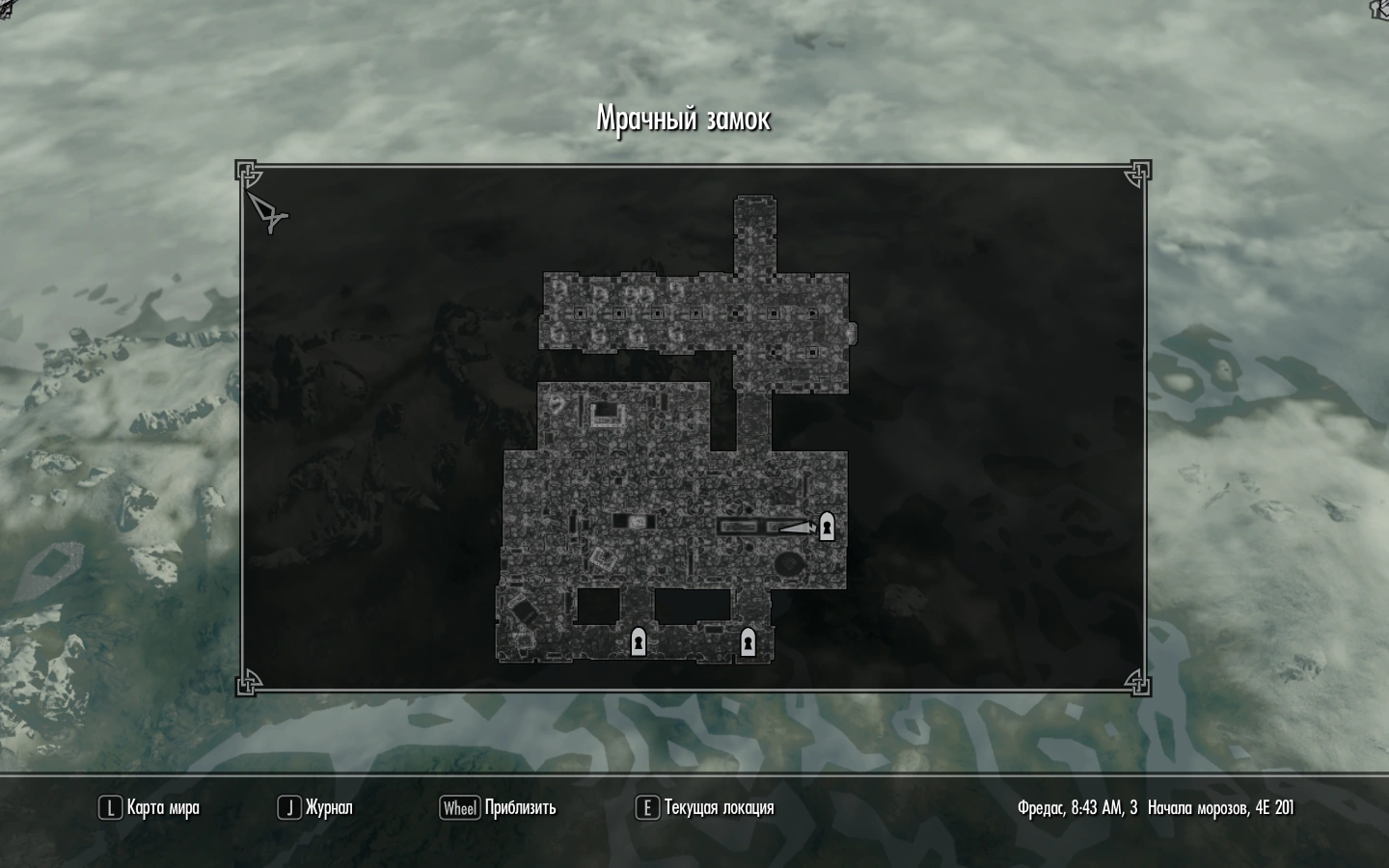
Task: Open the "Журнал" journal
Action: (x=316, y=808)
